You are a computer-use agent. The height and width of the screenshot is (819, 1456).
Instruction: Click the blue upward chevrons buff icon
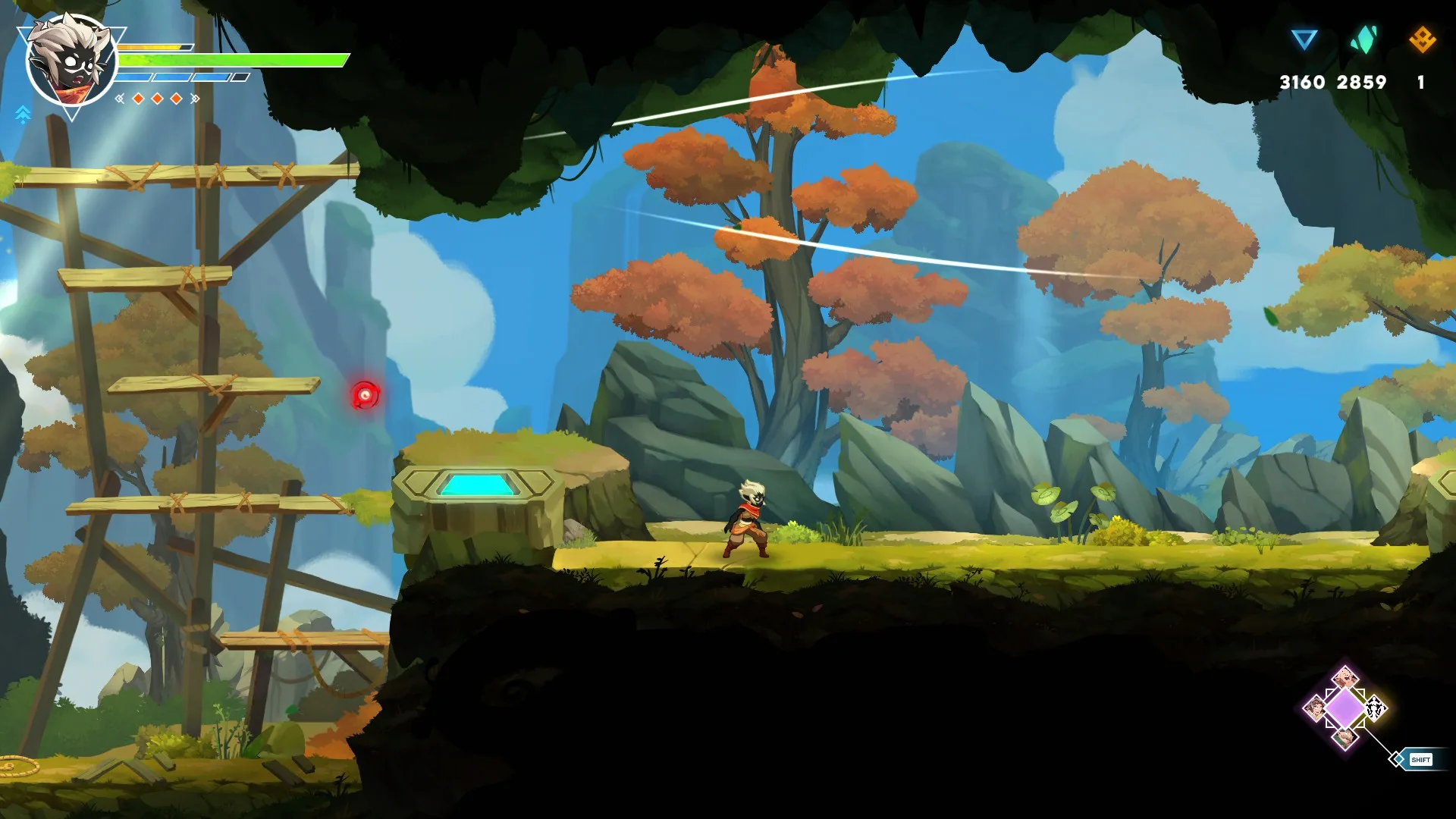[x=23, y=115]
